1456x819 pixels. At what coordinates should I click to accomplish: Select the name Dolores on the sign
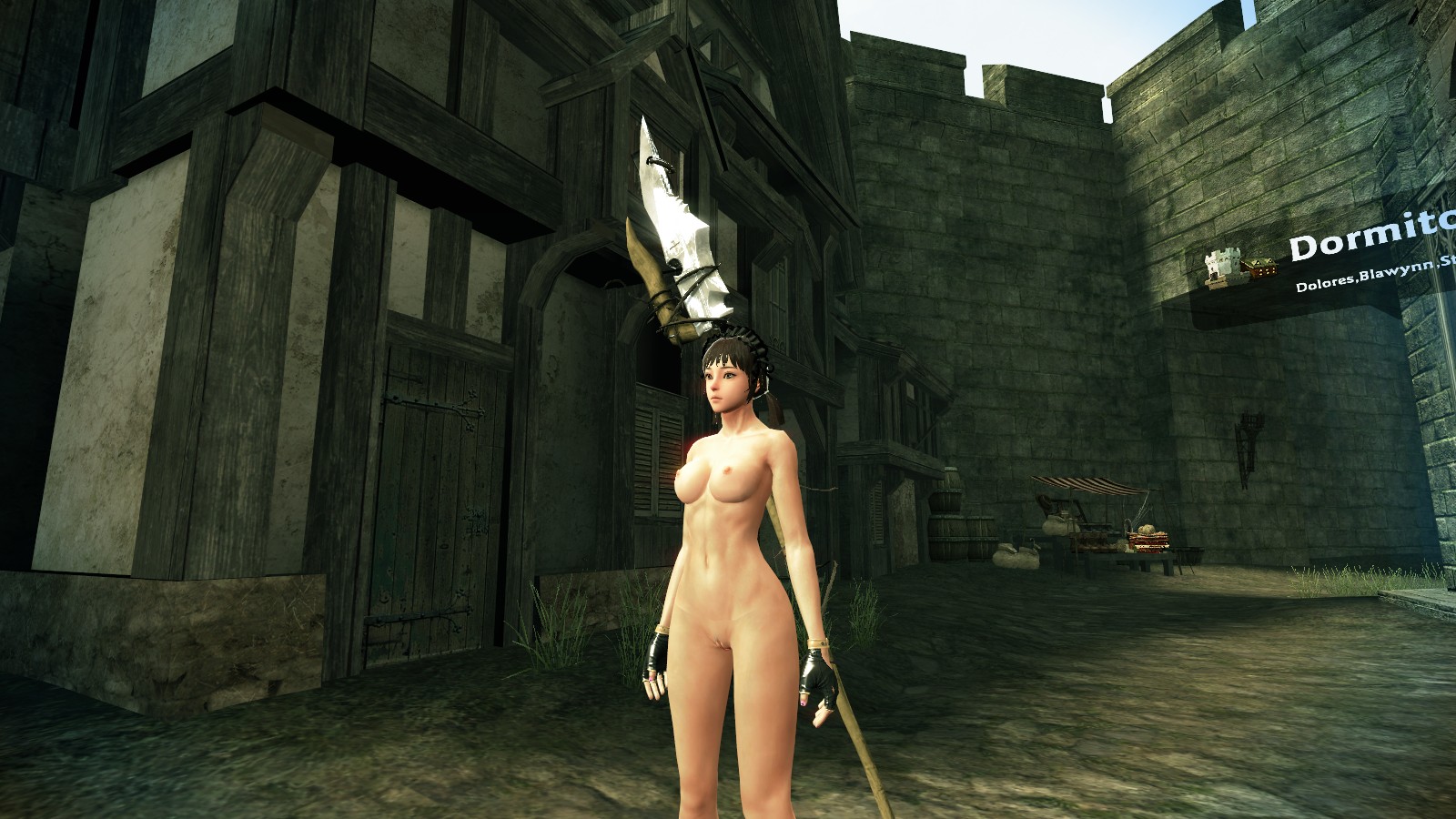[1329, 284]
